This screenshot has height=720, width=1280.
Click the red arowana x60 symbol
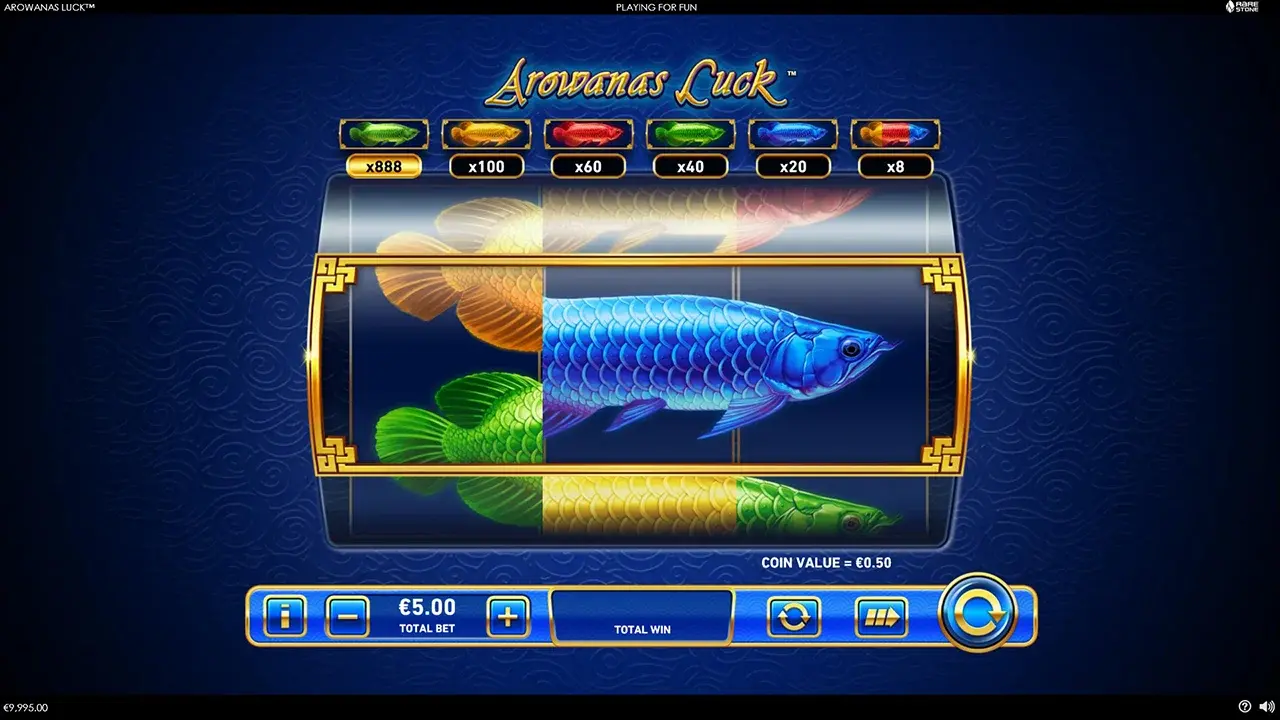click(x=588, y=132)
